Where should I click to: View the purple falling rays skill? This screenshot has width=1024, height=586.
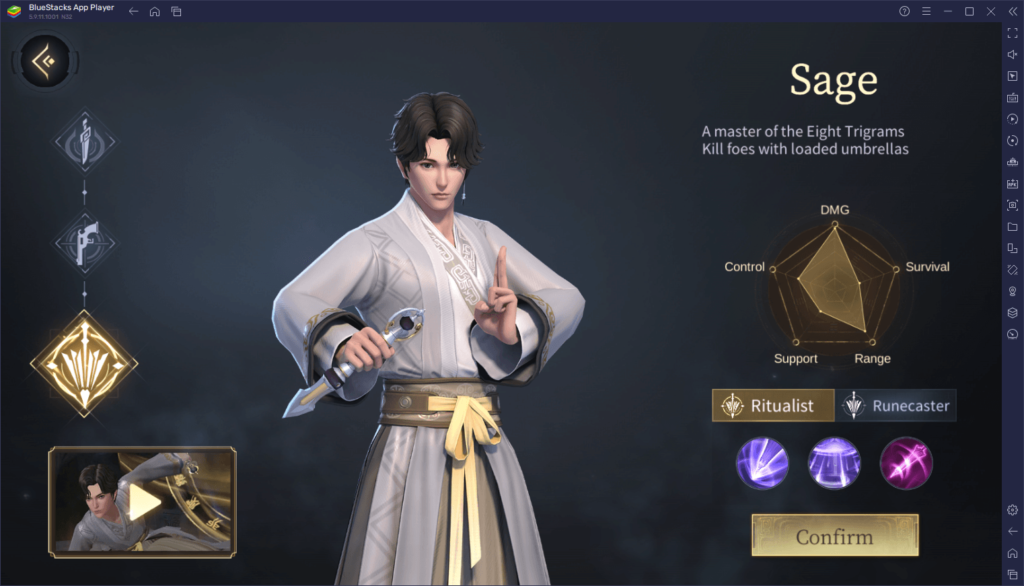point(834,463)
